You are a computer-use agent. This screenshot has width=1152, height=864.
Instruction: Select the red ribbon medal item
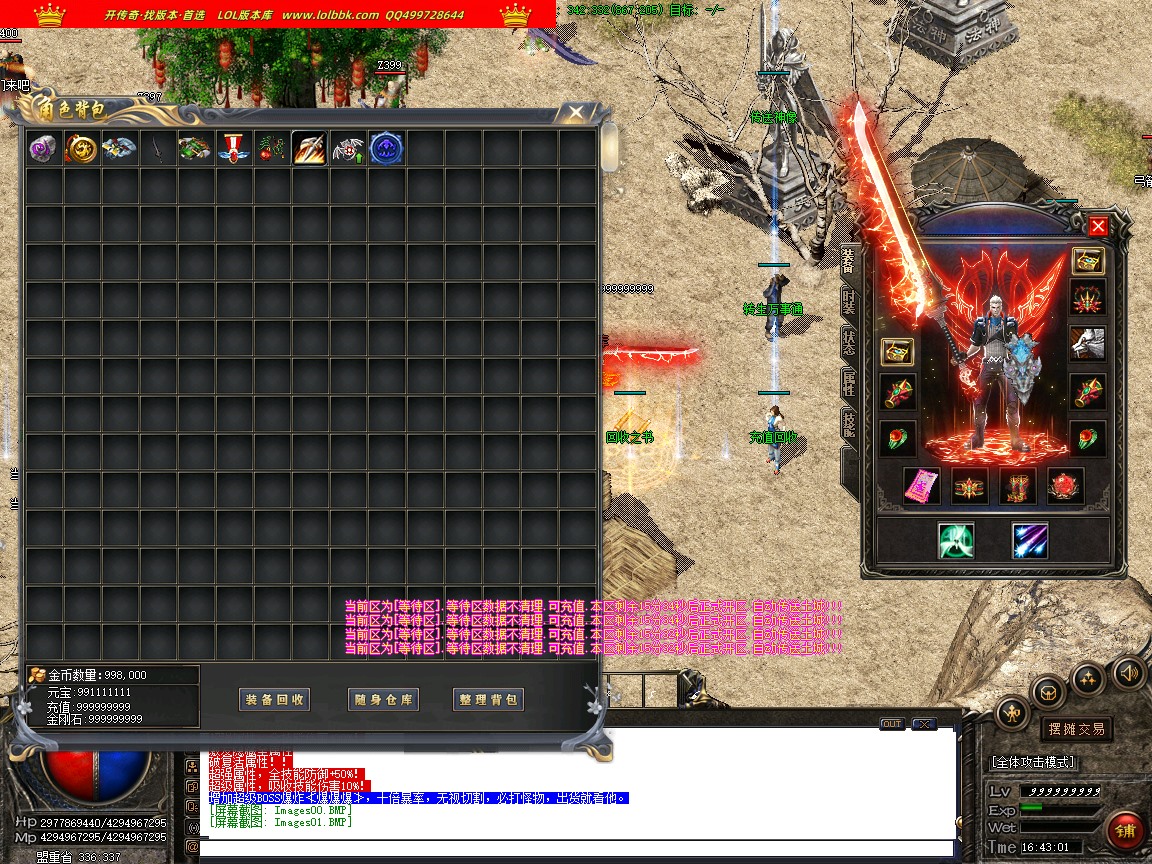(x=233, y=149)
